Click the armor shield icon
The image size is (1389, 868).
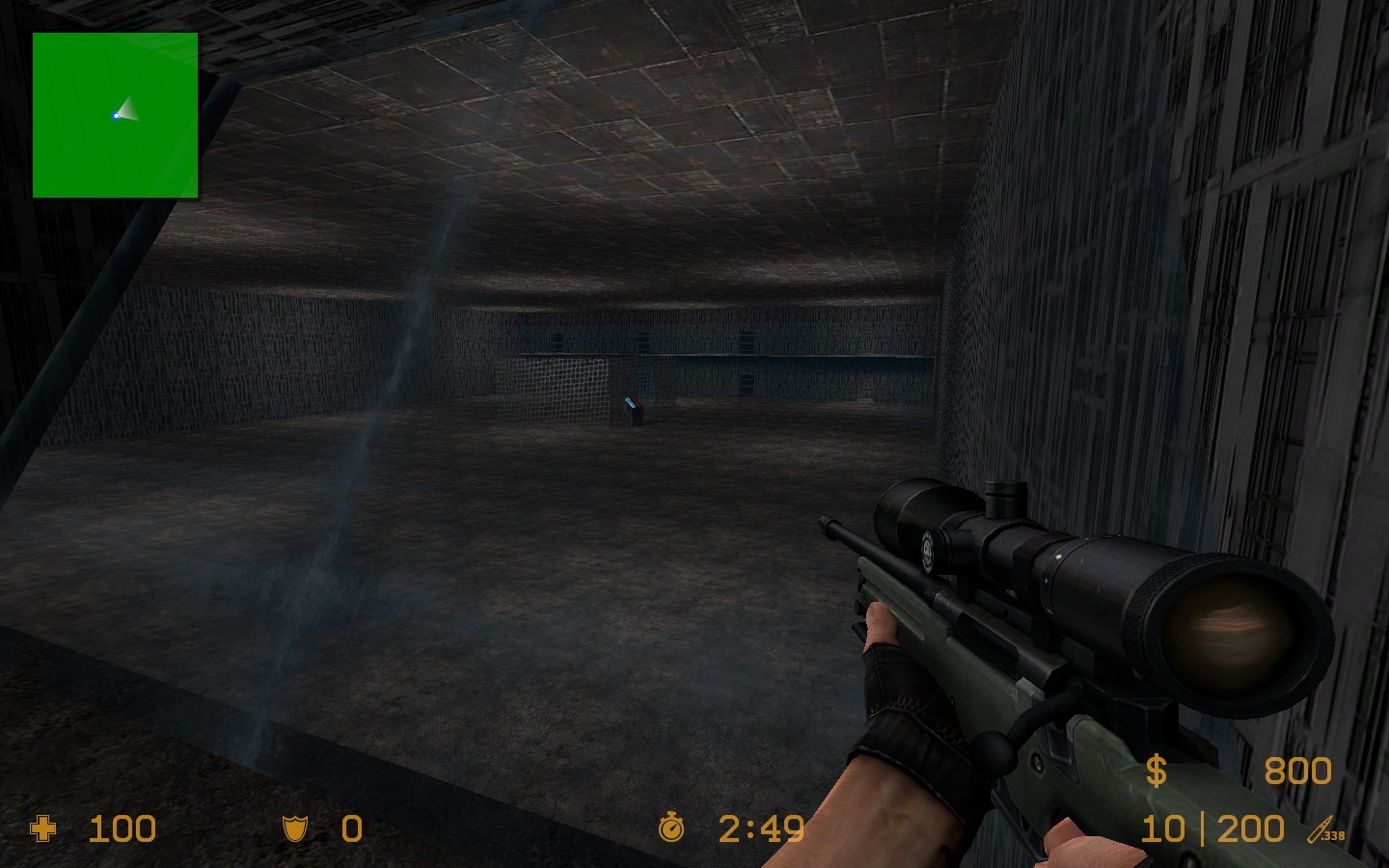(x=294, y=829)
